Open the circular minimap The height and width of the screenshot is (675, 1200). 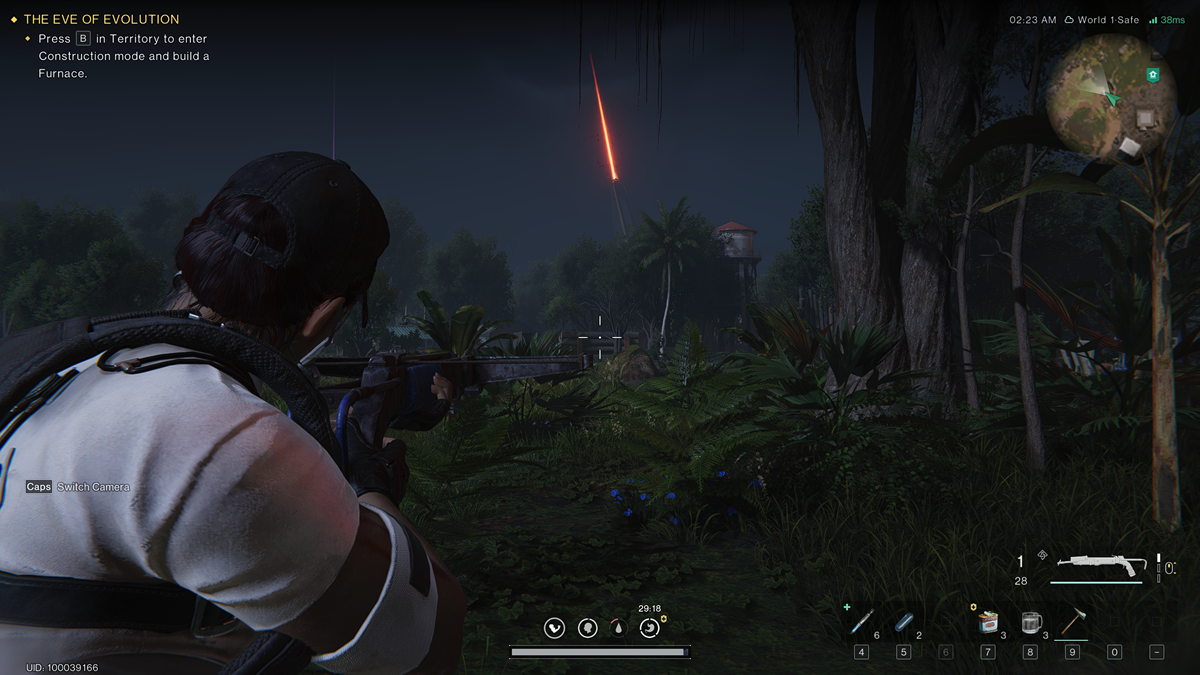coord(1110,95)
